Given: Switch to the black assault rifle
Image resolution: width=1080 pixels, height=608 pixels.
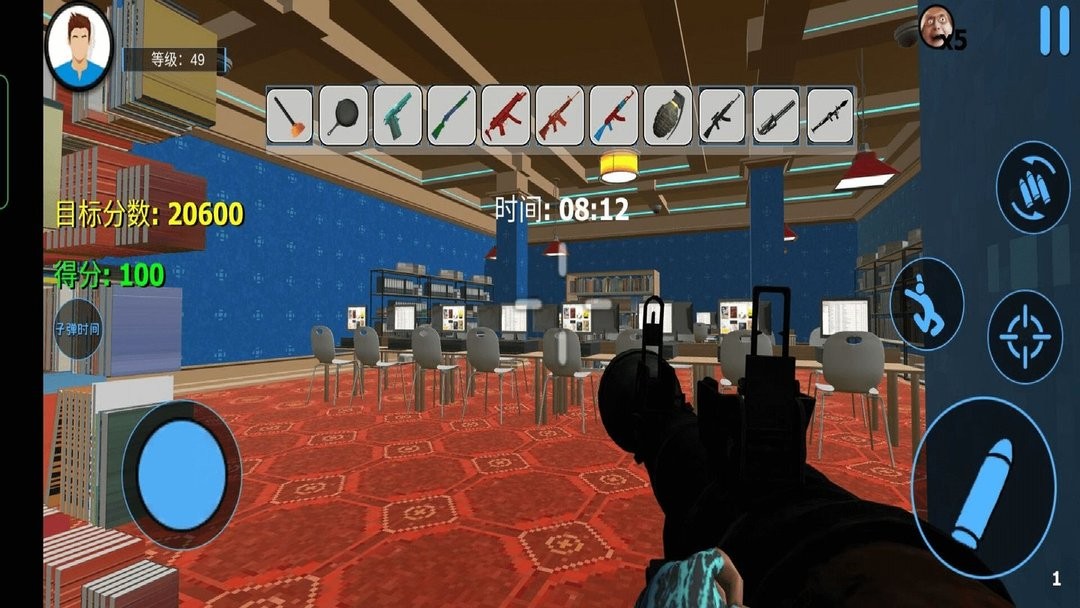Looking at the screenshot, I should coord(723,116).
